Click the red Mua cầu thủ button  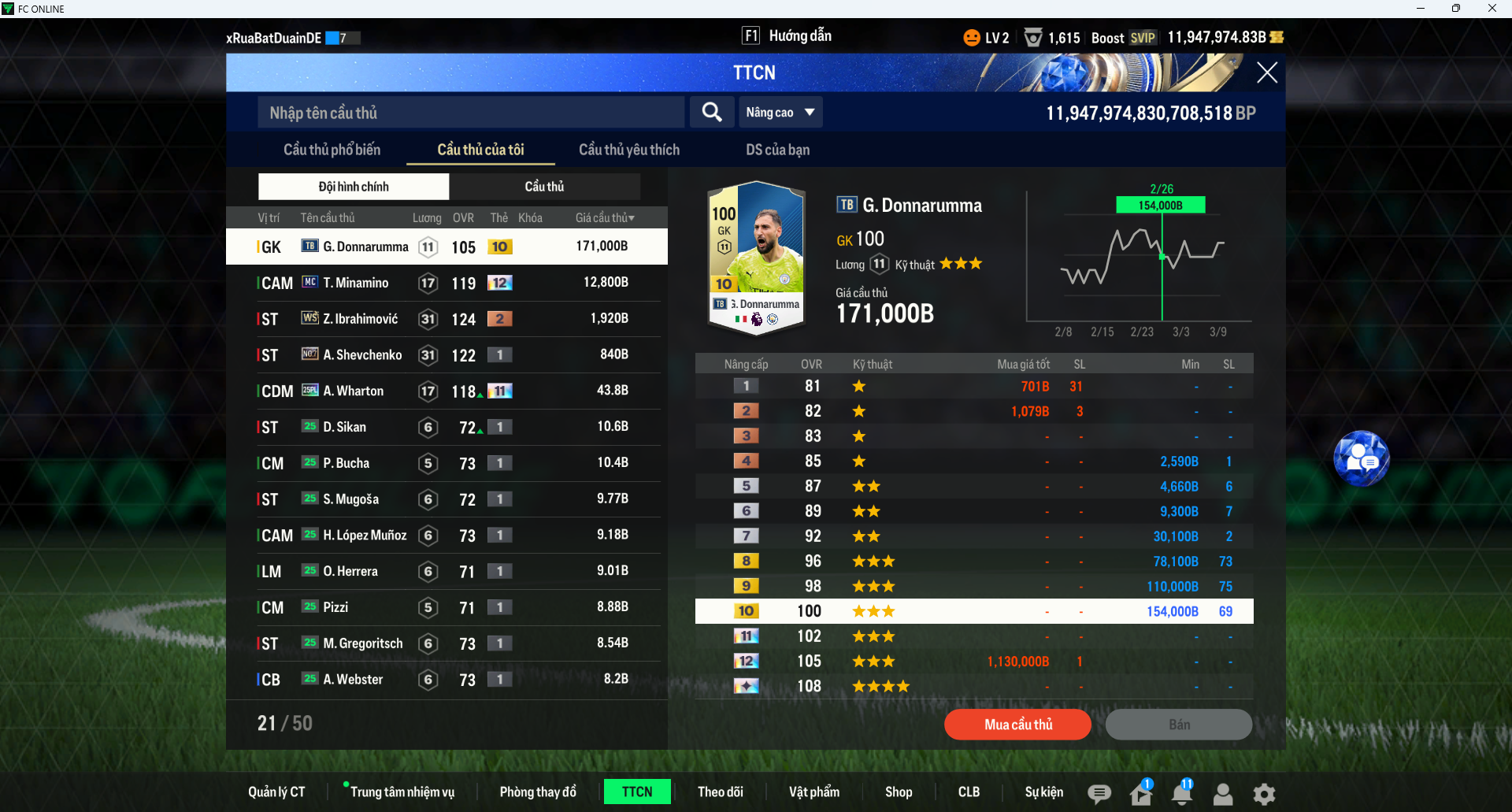1017,725
